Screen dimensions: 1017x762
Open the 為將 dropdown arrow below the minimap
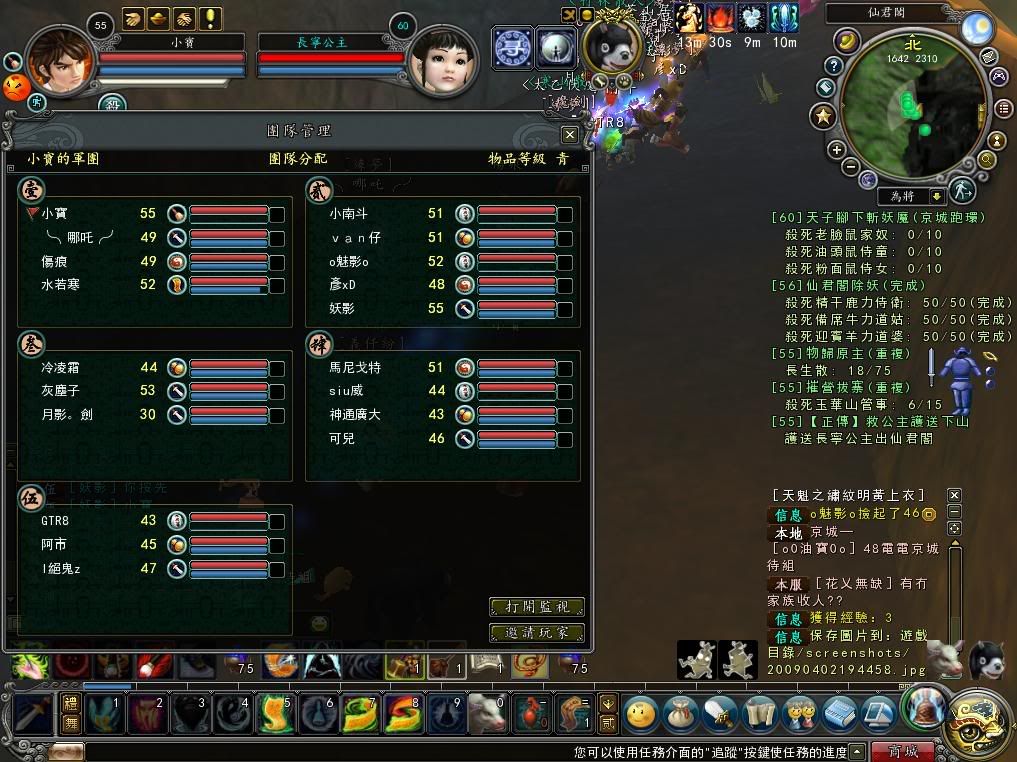point(937,196)
